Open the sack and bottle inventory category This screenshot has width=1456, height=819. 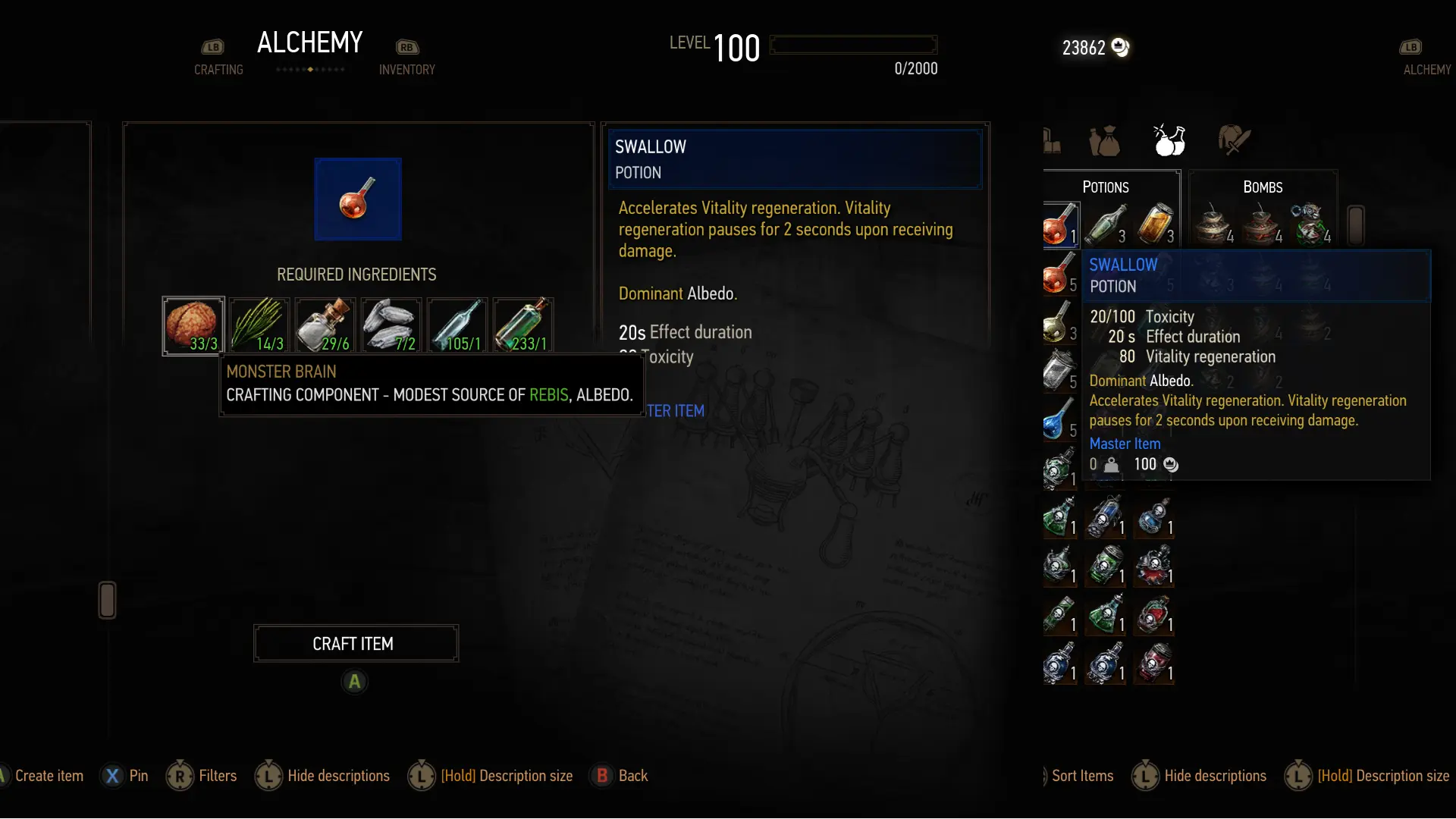click(x=1104, y=141)
